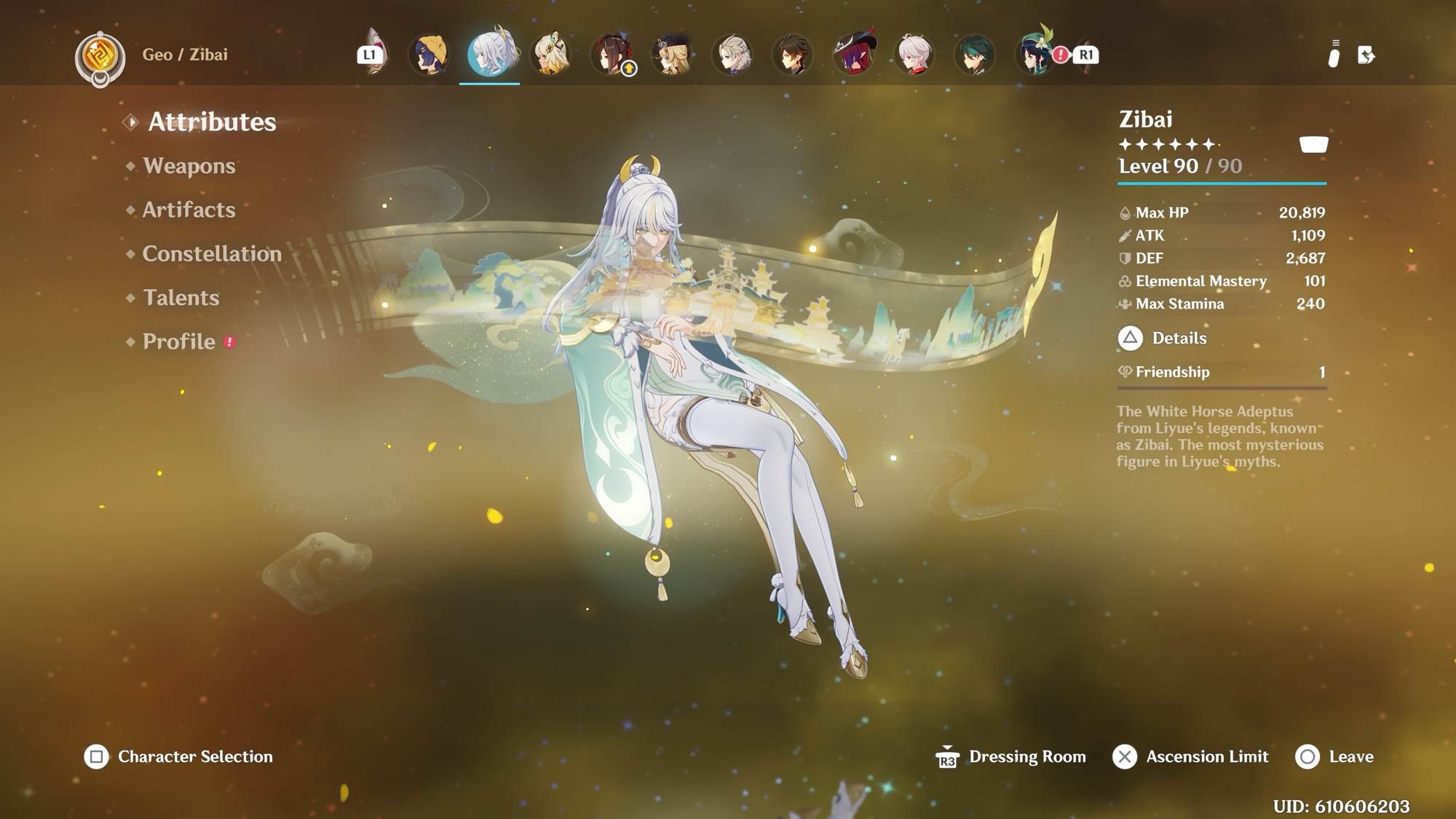This screenshot has height=819, width=1456.
Task: Select the blue-haired character in yellow hat
Action: click(x=429, y=54)
